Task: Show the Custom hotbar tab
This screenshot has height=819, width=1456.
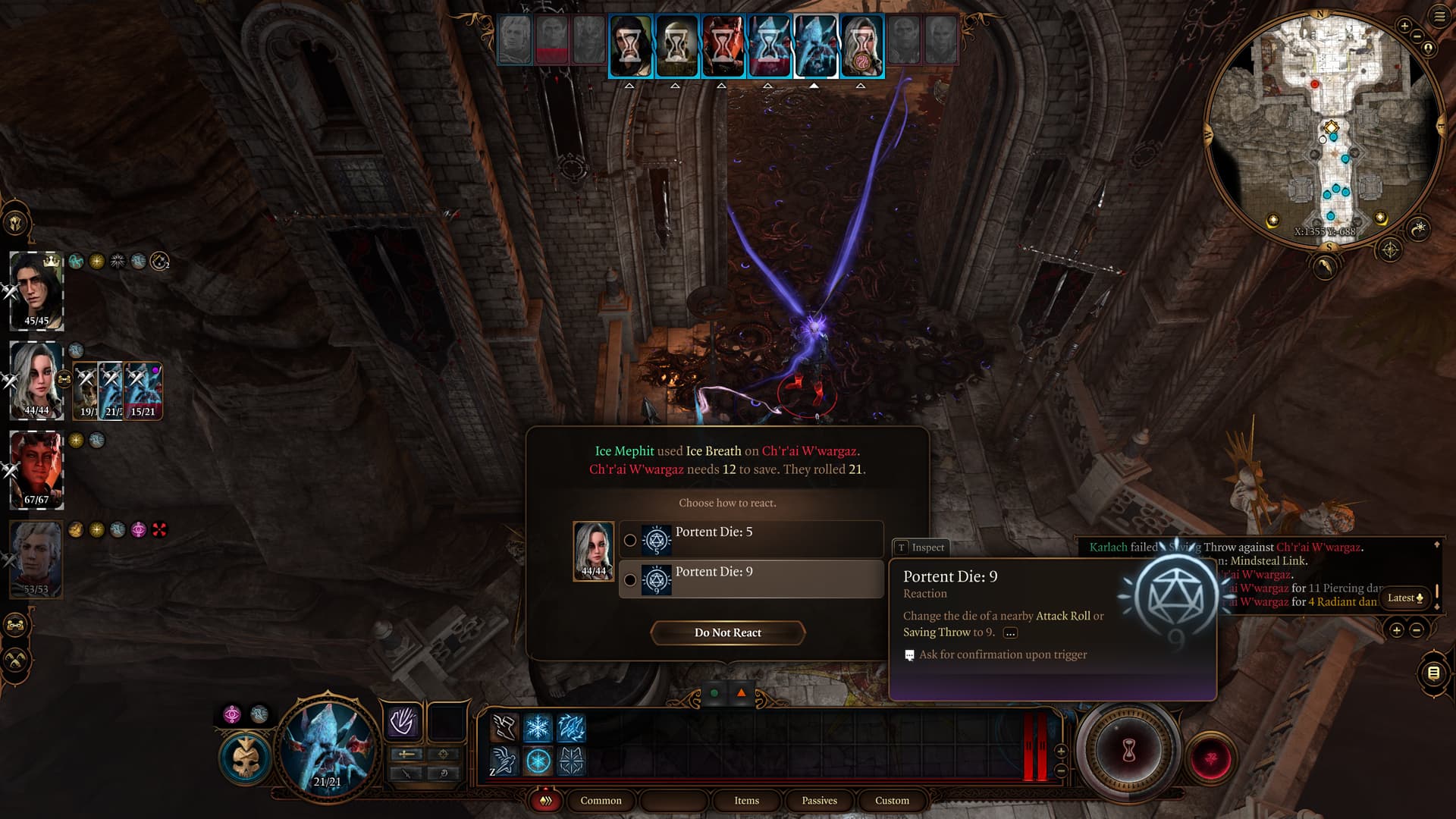Action: tap(892, 800)
